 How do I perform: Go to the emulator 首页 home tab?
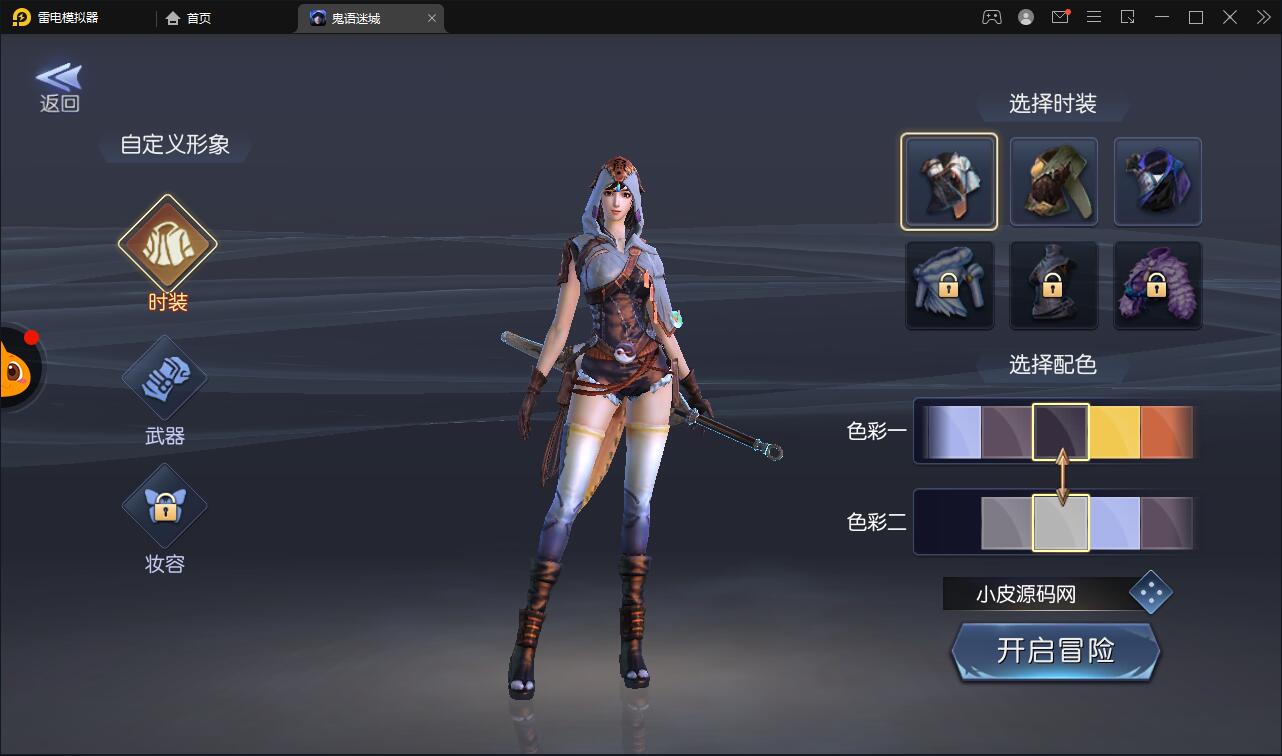coord(189,18)
